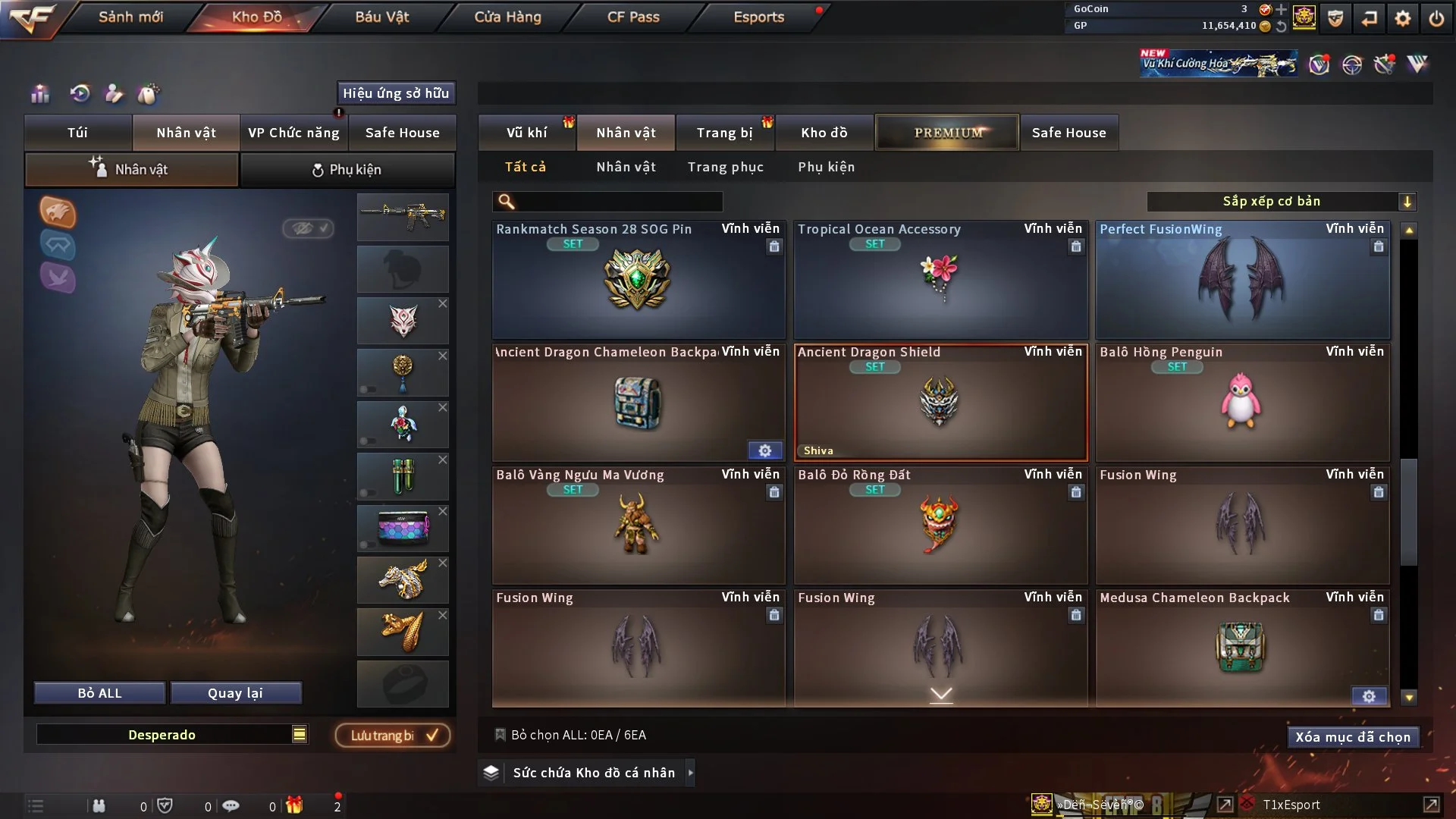Click the Quay lại button
This screenshot has width=1456, height=819.
click(235, 693)
